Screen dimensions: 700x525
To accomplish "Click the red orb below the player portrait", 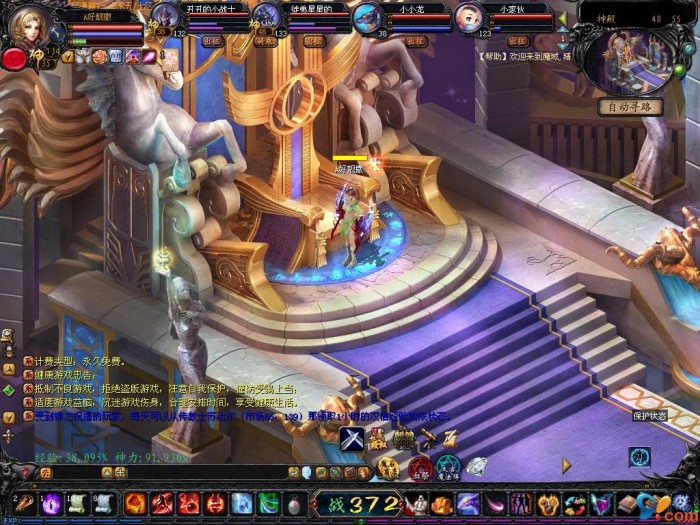I will click(x=14, y=58).
